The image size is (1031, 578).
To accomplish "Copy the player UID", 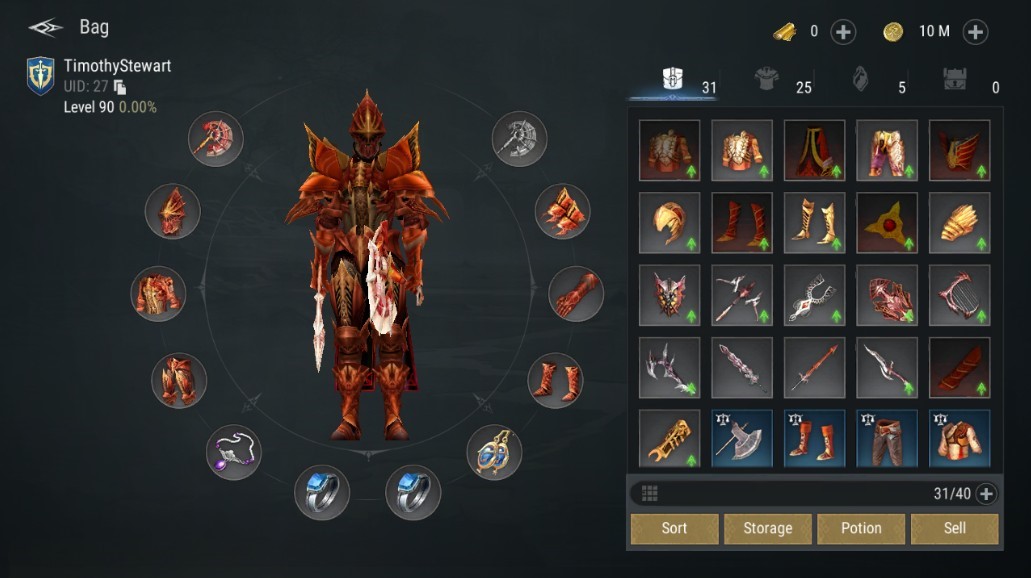I will pos(120,87).
